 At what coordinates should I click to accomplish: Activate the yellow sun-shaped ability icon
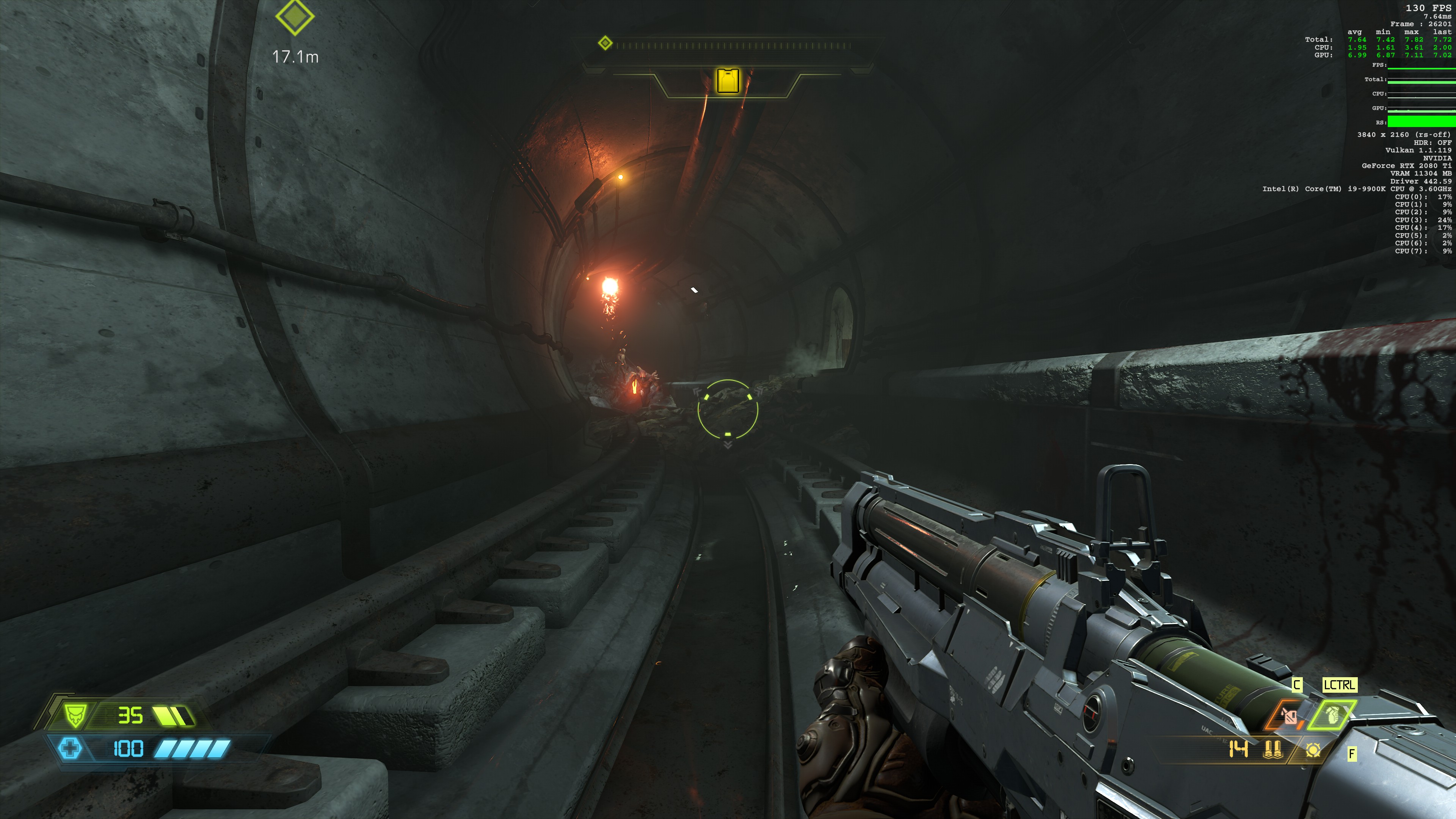1313,750
